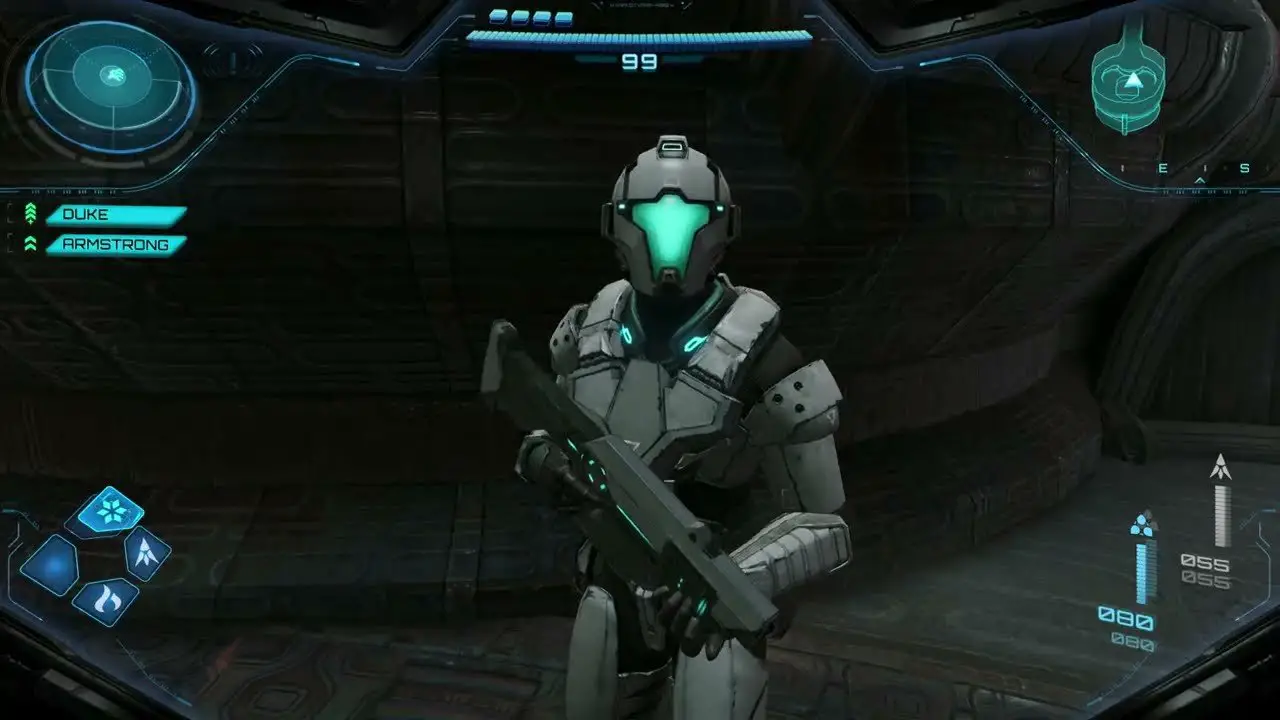
Task: Activate the flame ability icon
Action: 105,601
